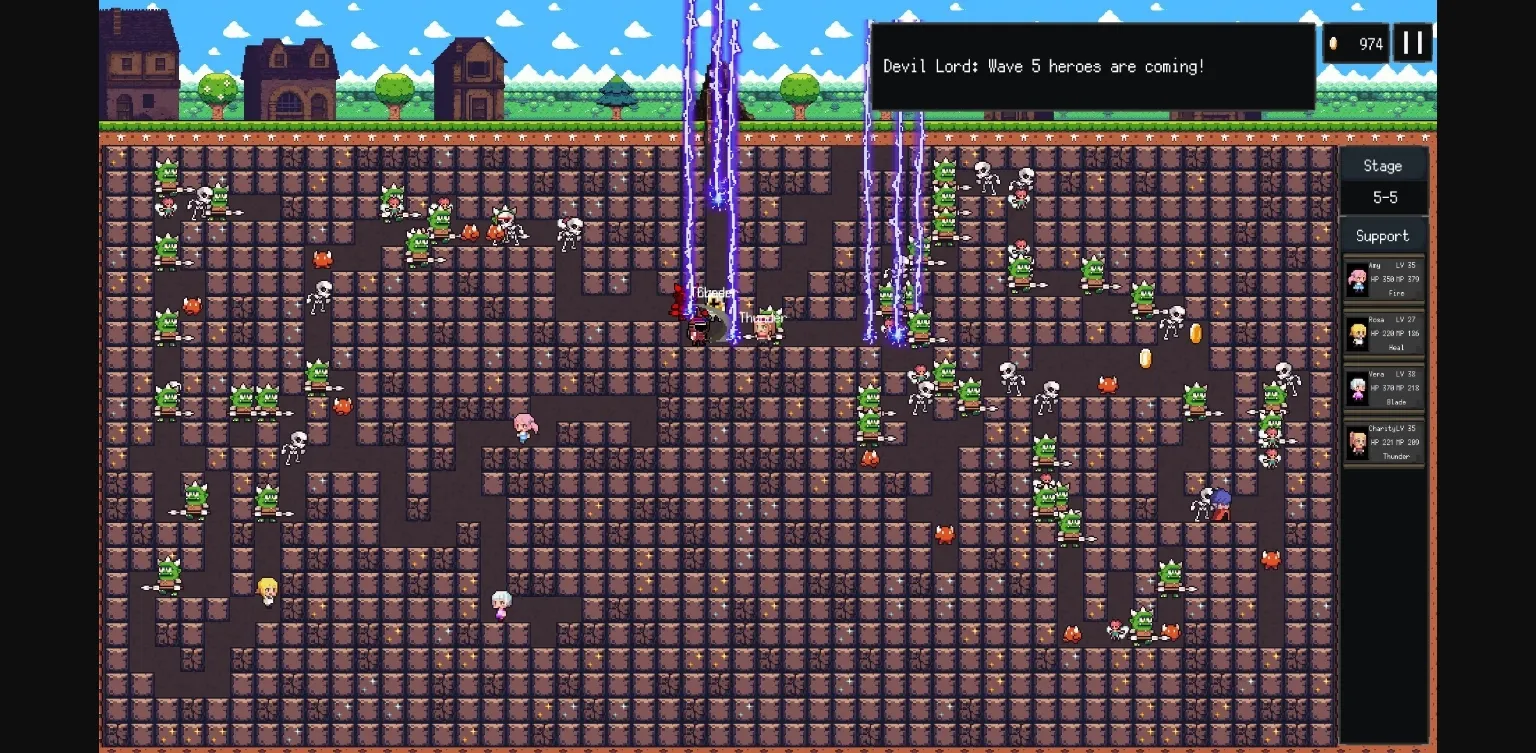Click Charity's portrait thumbnail in the sidebar

pos(1357,442)
